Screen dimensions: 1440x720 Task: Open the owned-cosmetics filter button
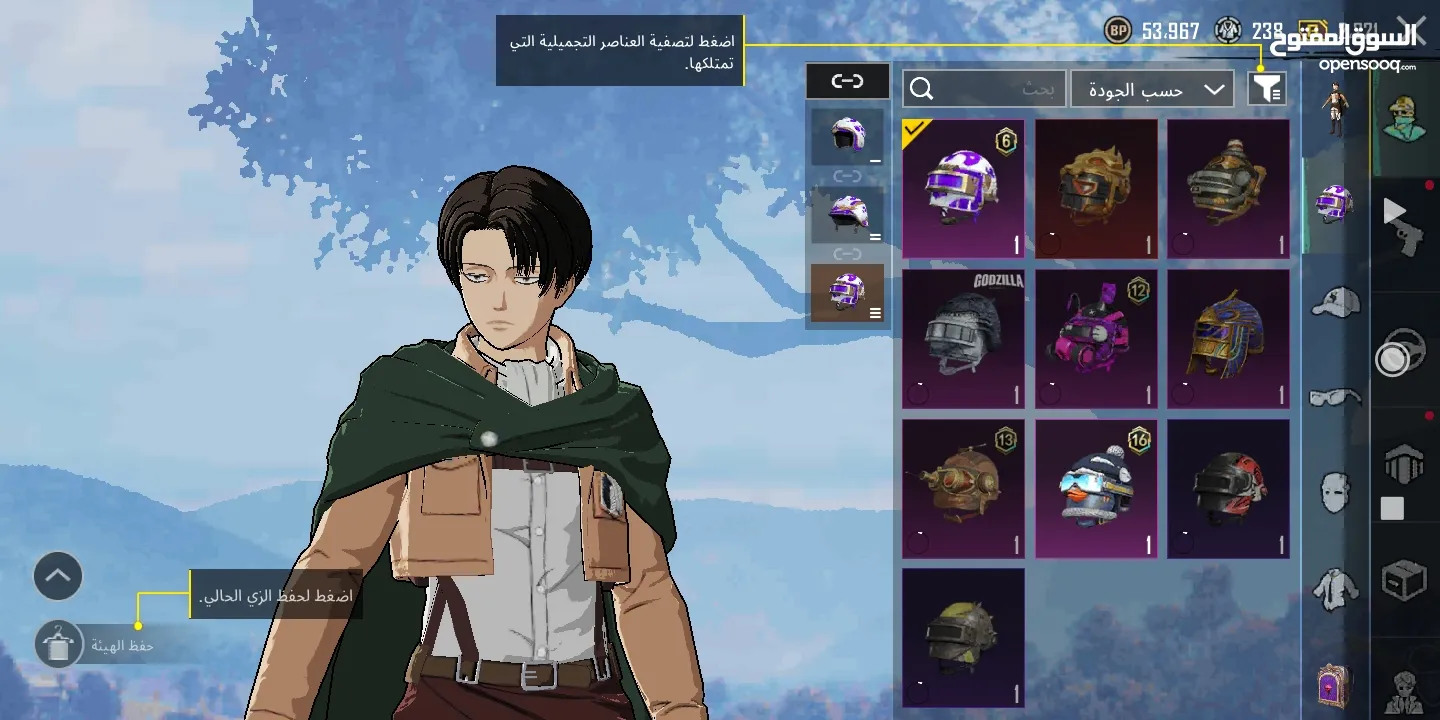pos(1266,89)
